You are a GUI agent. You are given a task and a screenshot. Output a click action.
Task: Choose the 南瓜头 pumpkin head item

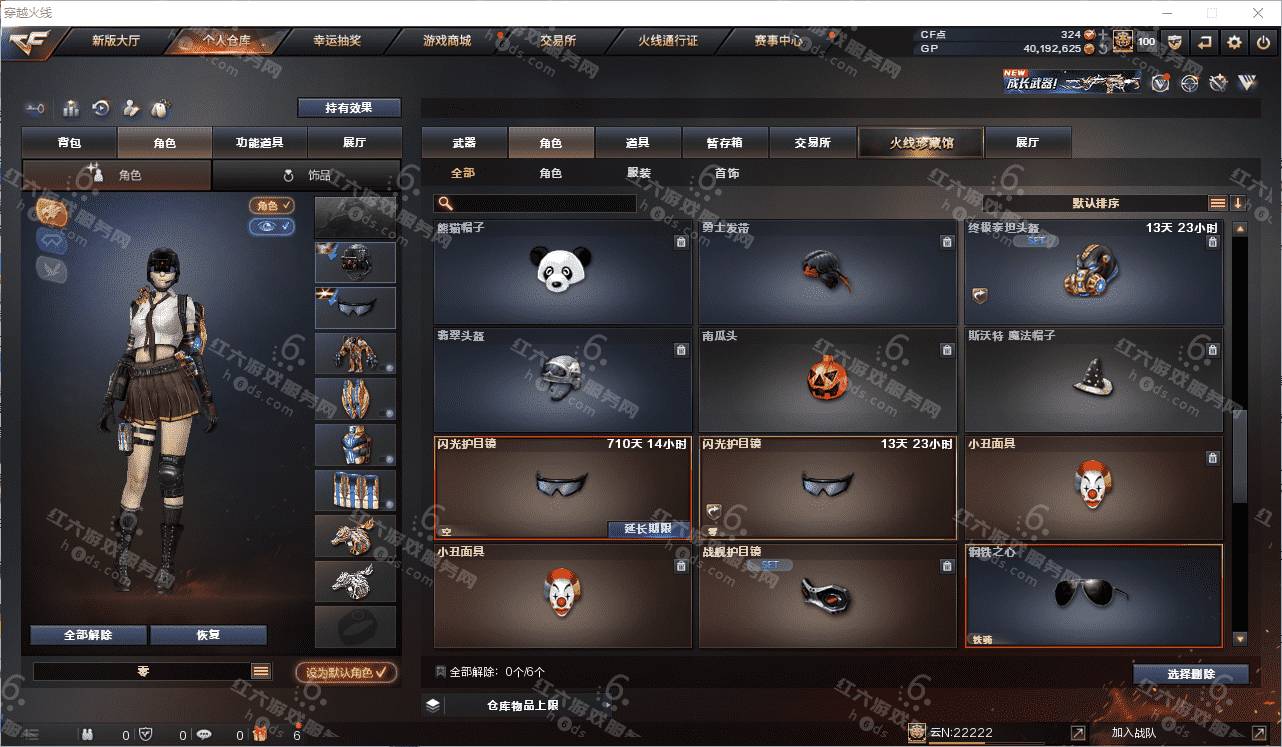pyautogui.click(x=826, y=379)
